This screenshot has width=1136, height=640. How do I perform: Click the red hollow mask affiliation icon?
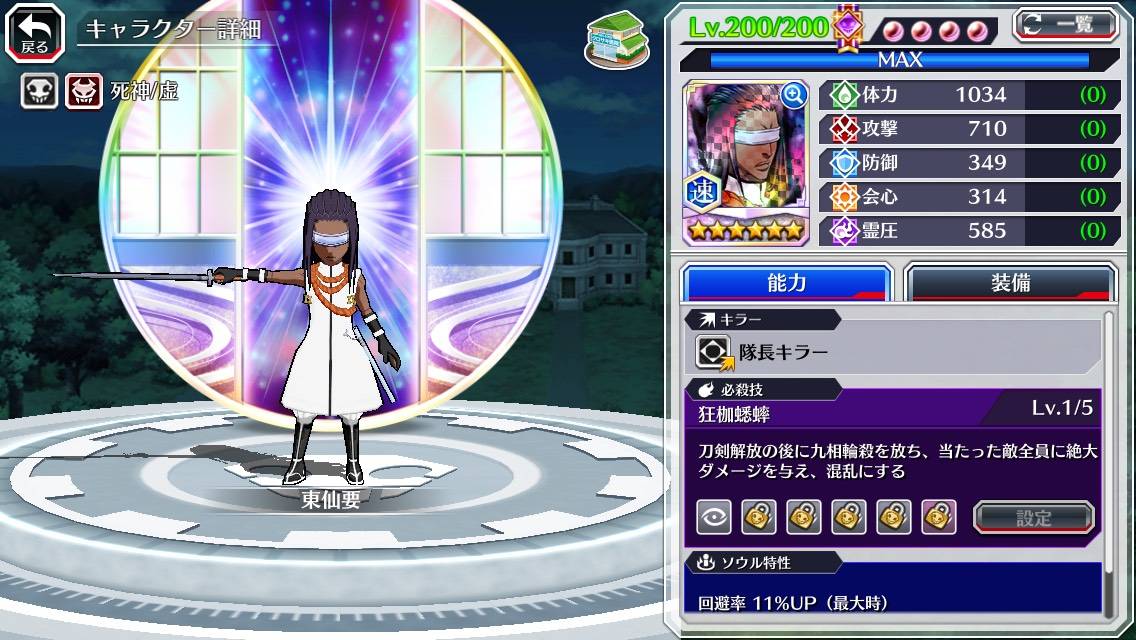[x=83, y=92]
